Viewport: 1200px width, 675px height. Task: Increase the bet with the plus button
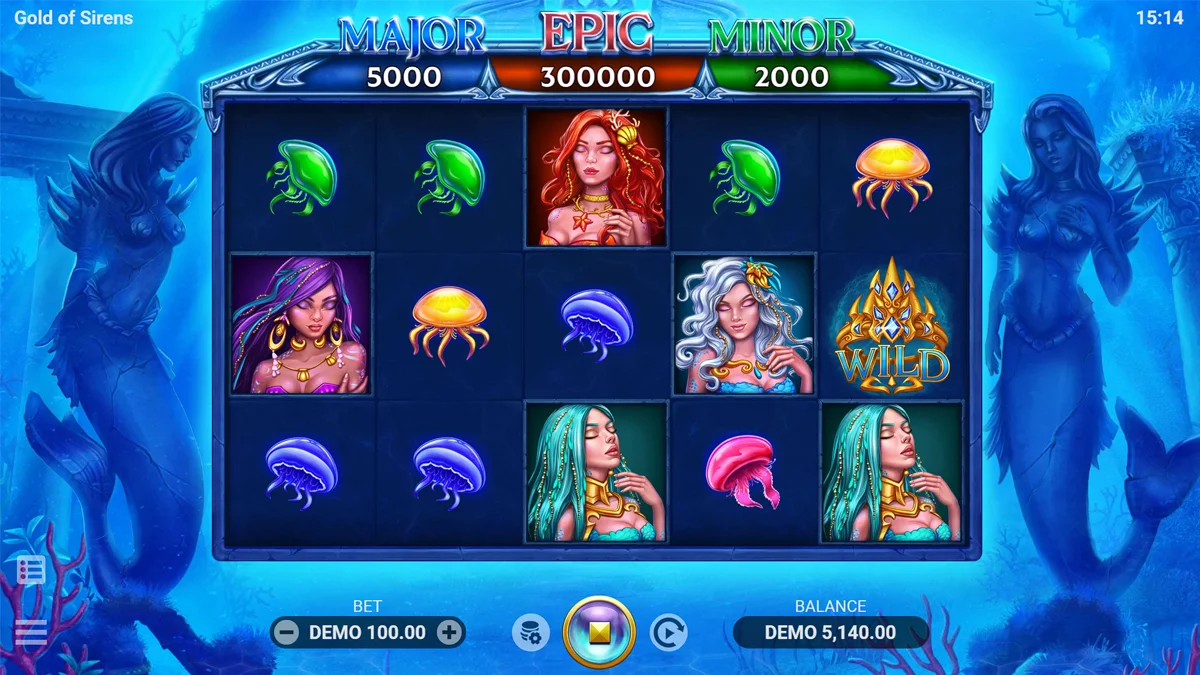(450, 632)
